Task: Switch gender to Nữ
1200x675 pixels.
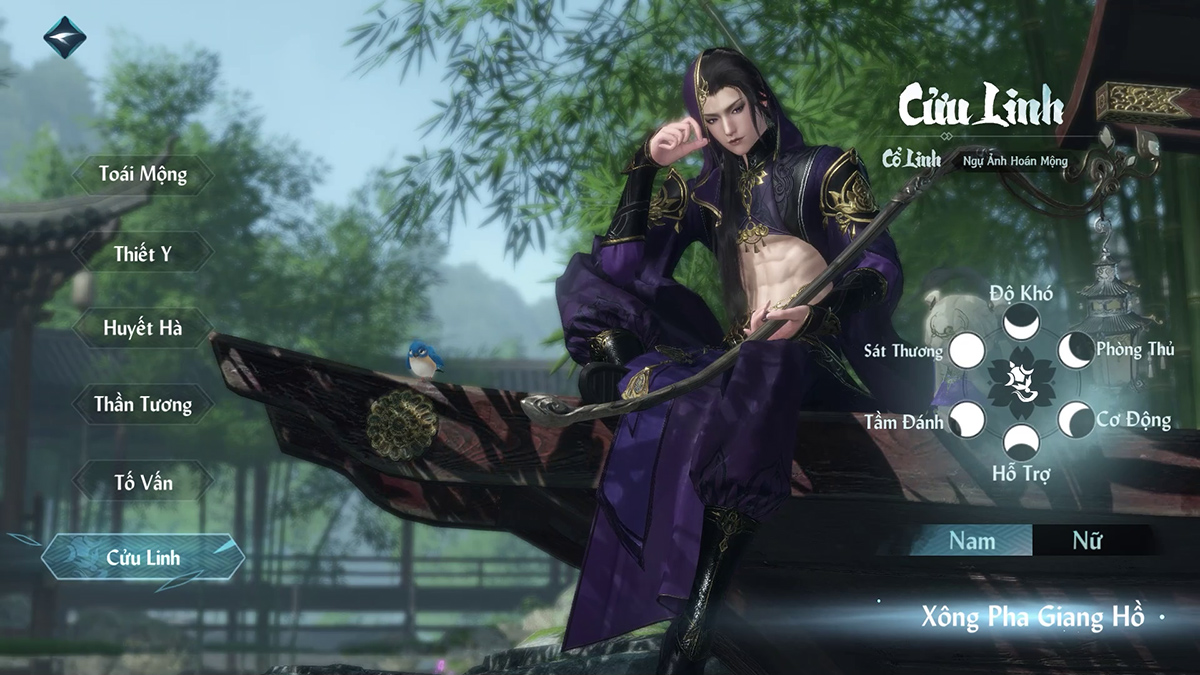Action: (1087, 541)
